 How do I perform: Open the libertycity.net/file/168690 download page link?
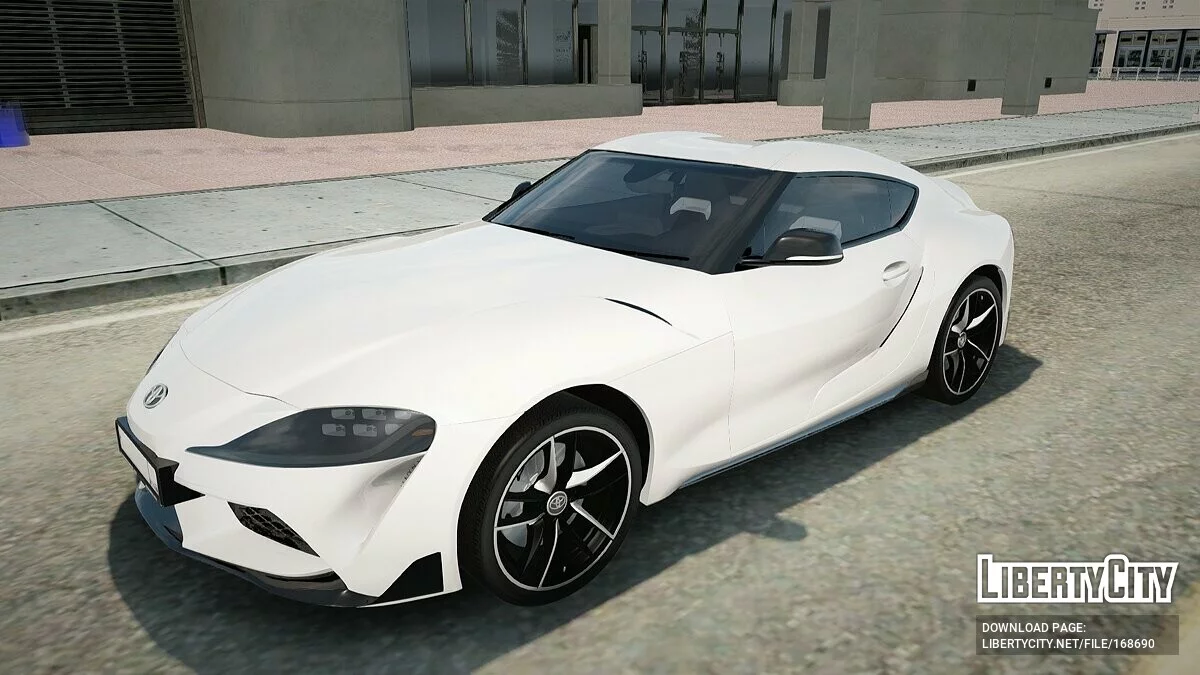1068,644
